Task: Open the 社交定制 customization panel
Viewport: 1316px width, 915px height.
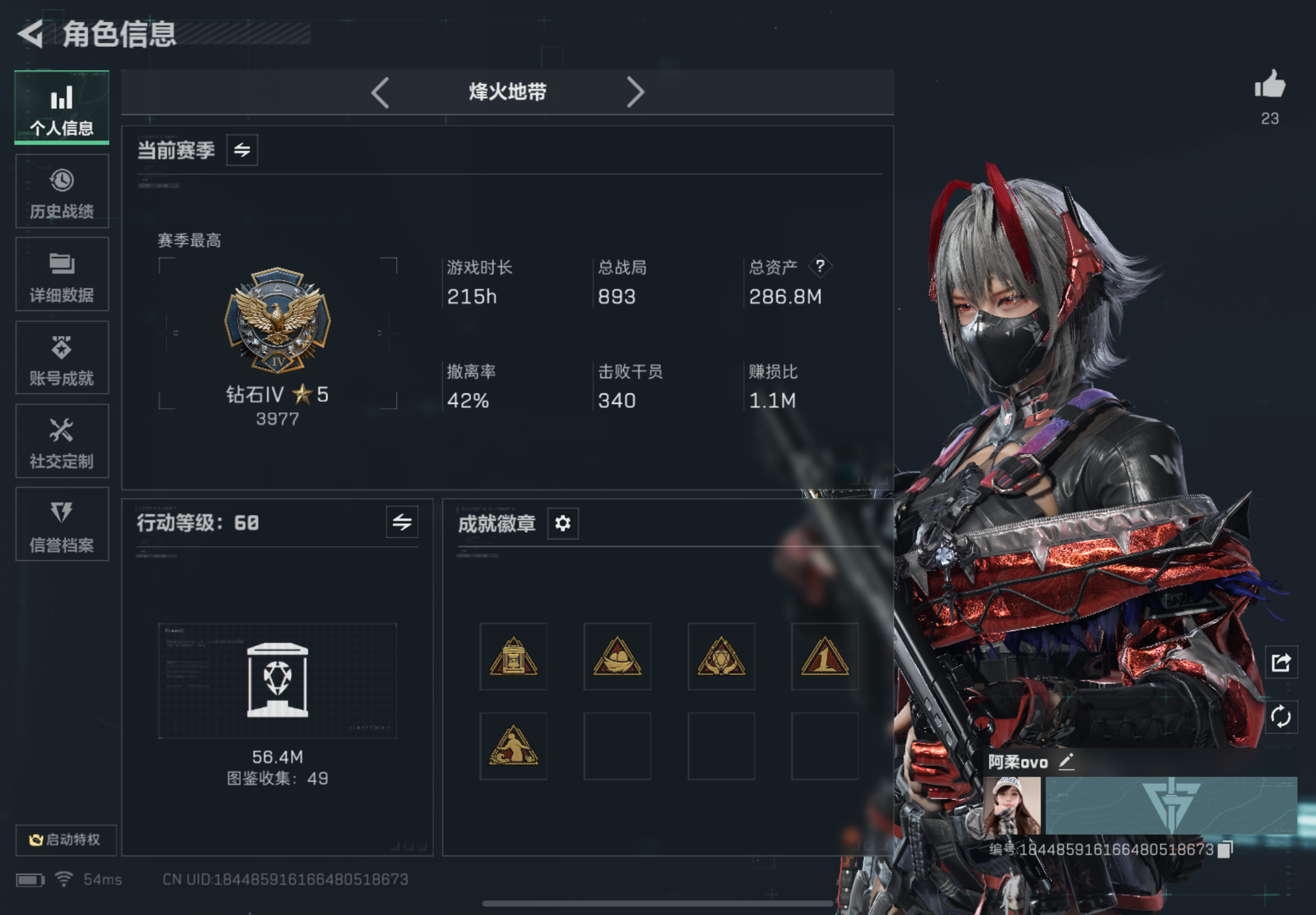Action: (61, 441)
